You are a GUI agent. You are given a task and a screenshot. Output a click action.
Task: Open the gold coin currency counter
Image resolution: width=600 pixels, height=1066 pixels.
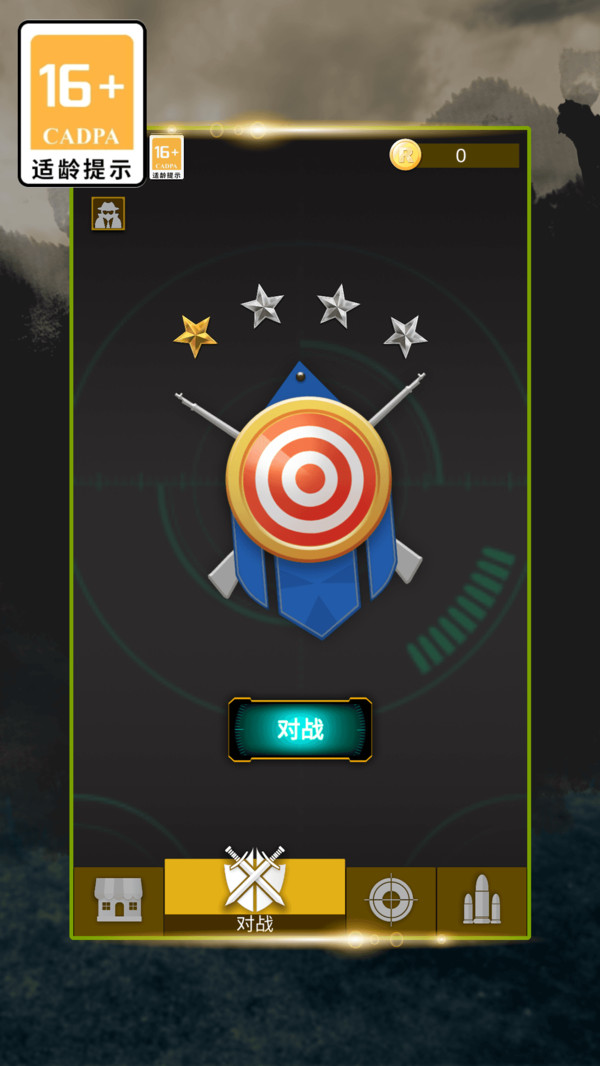pos(454,155)
